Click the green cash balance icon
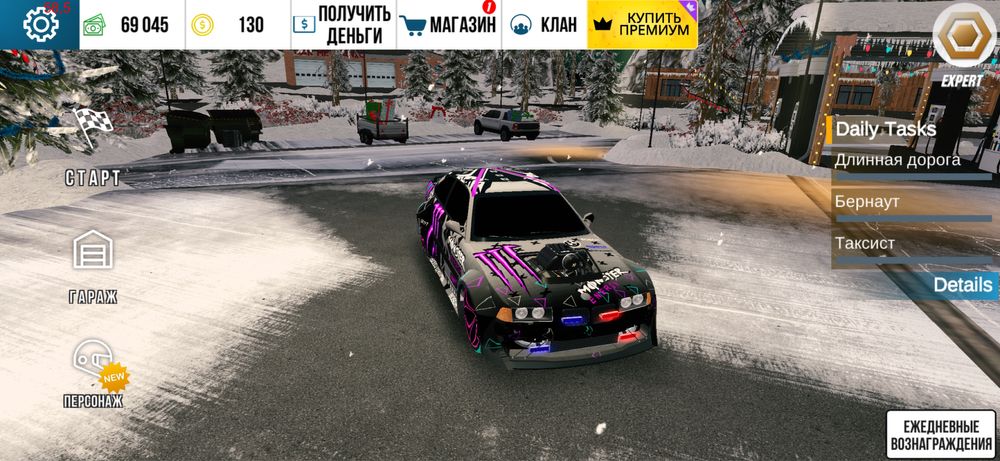 [x=94, y=25]
